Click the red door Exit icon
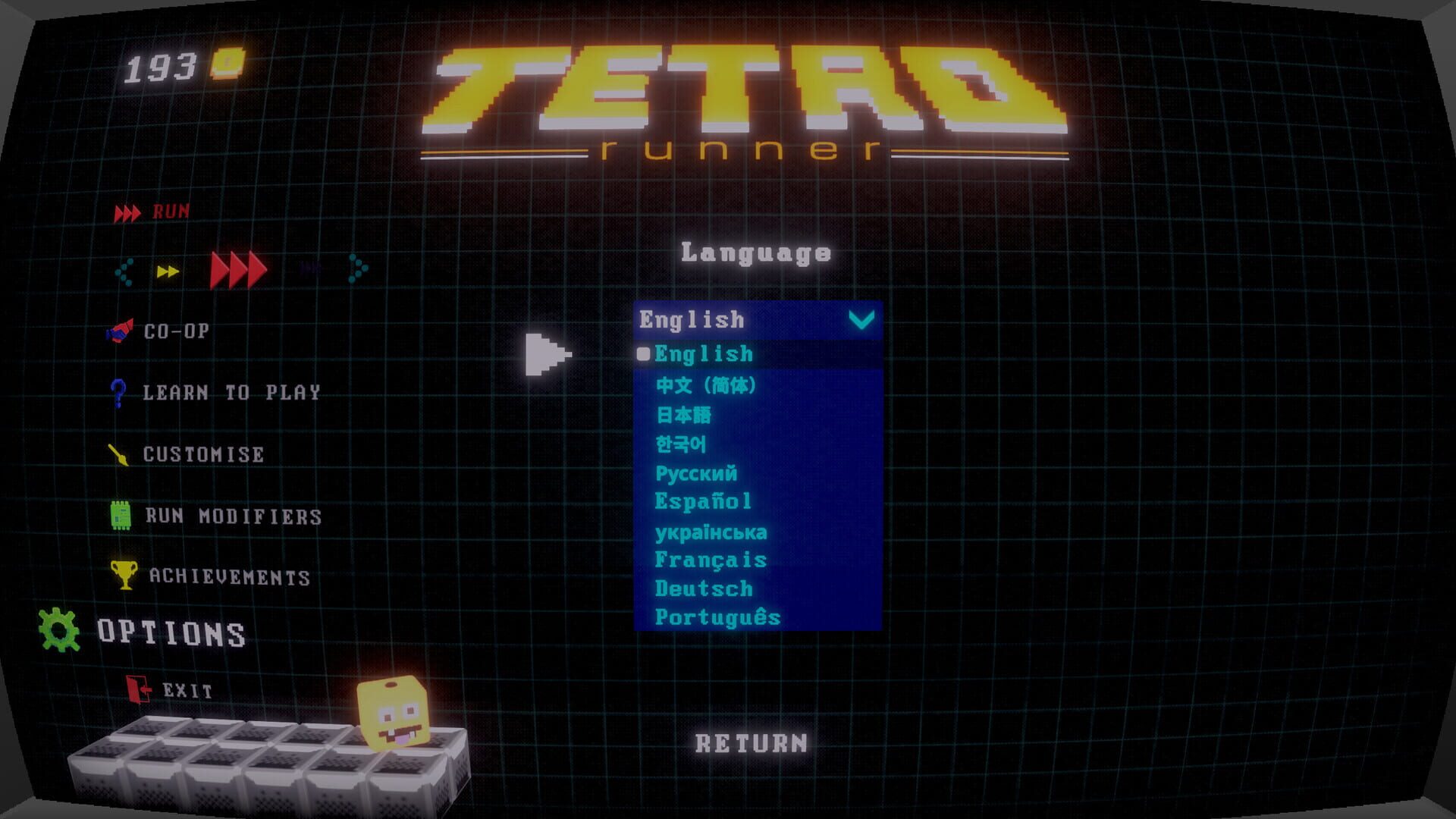This screenshot has height=819, width=1456. [x=136, y=689]
